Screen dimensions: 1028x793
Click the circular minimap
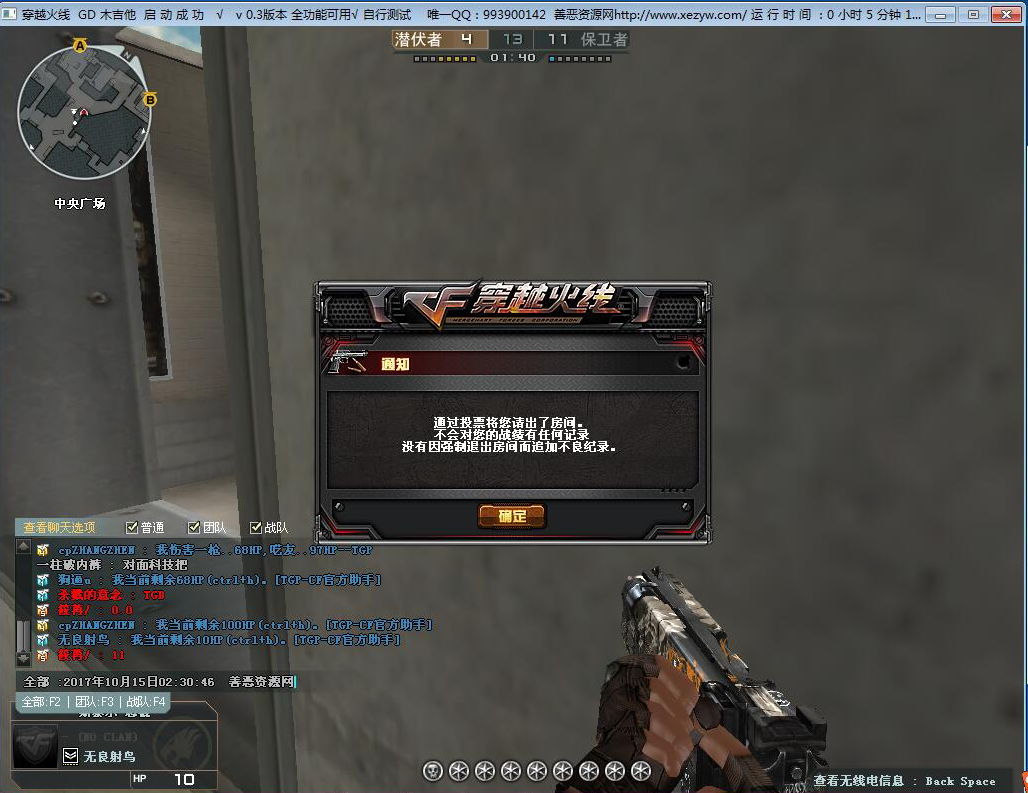(x=85, y=112)
